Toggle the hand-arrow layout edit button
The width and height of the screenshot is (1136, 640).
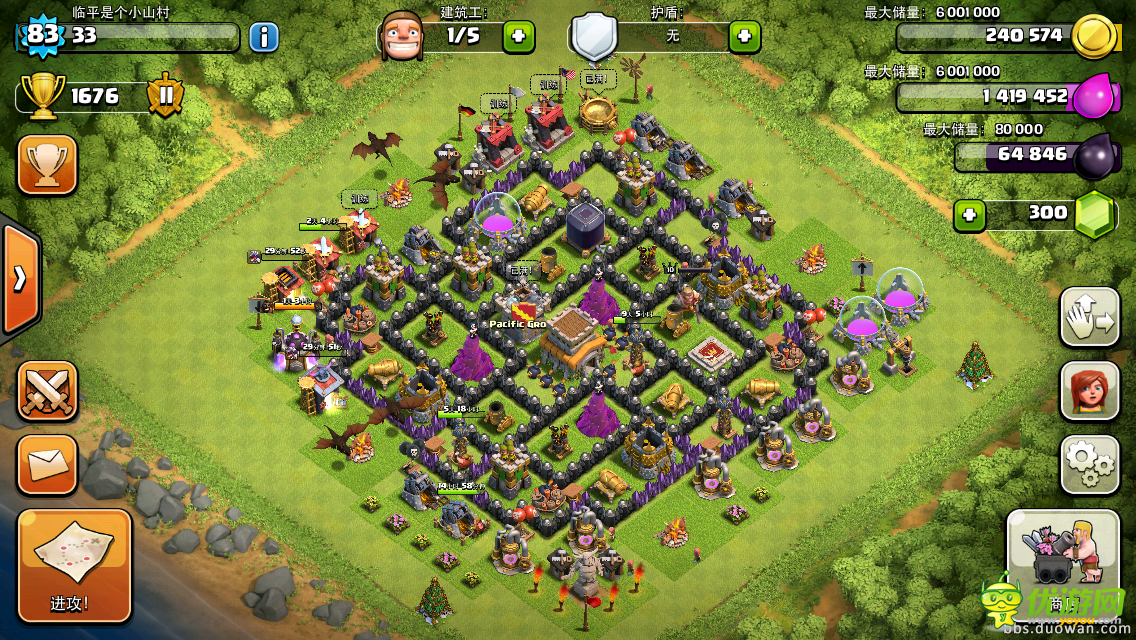tap(1089, 317)
